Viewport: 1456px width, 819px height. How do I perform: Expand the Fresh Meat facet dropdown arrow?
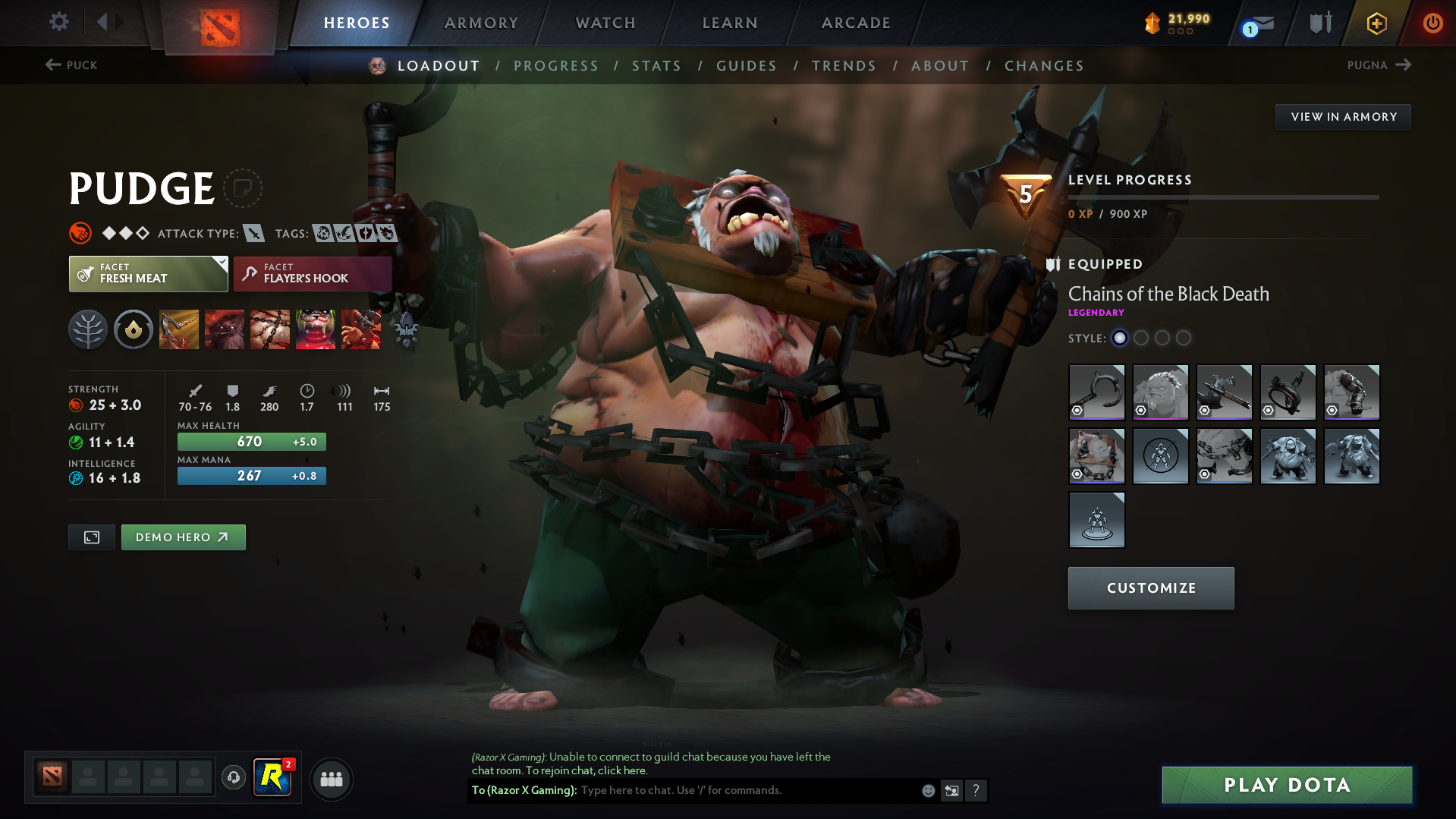221,263
